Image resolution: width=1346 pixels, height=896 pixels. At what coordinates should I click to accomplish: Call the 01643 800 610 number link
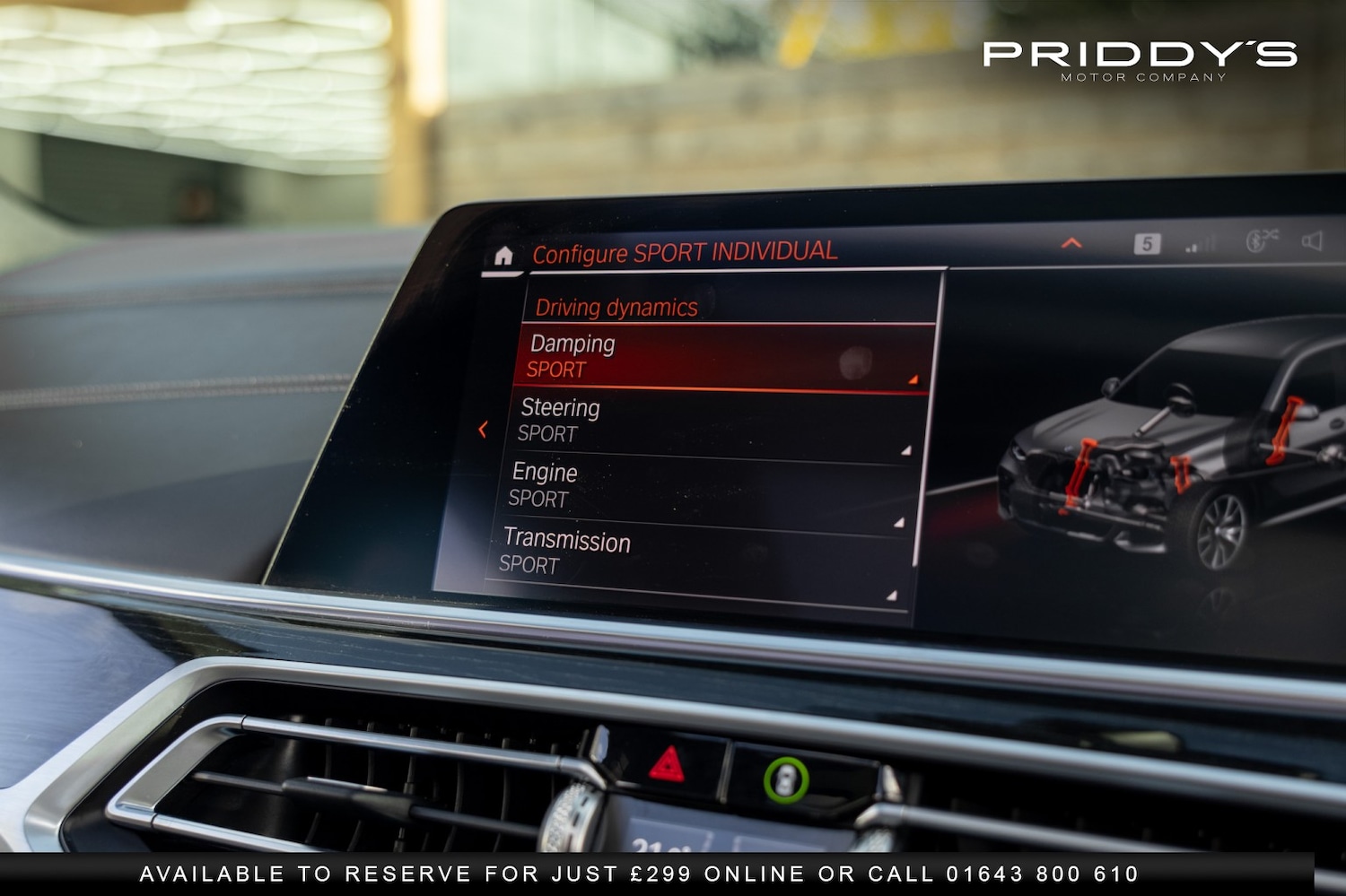(1042, 871)
